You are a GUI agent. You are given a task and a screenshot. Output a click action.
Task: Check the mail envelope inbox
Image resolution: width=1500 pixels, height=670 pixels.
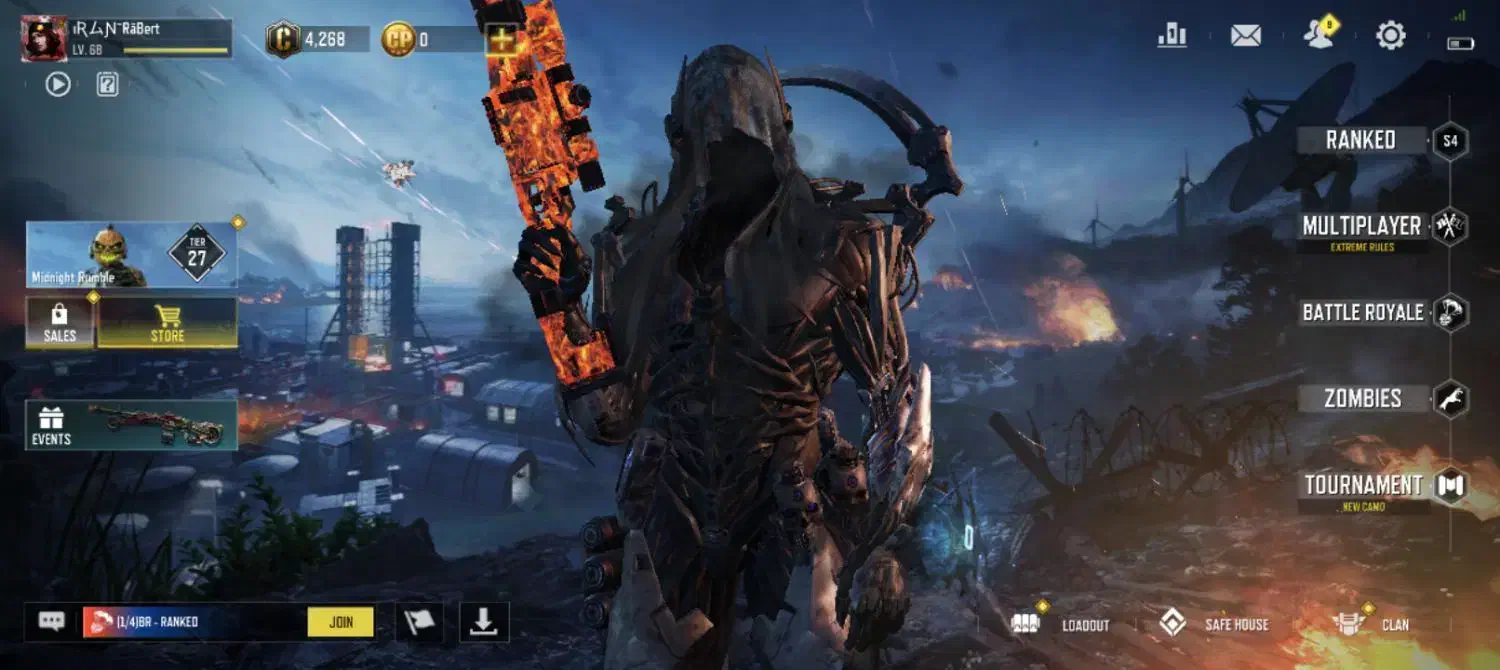tap(1245, 36)
